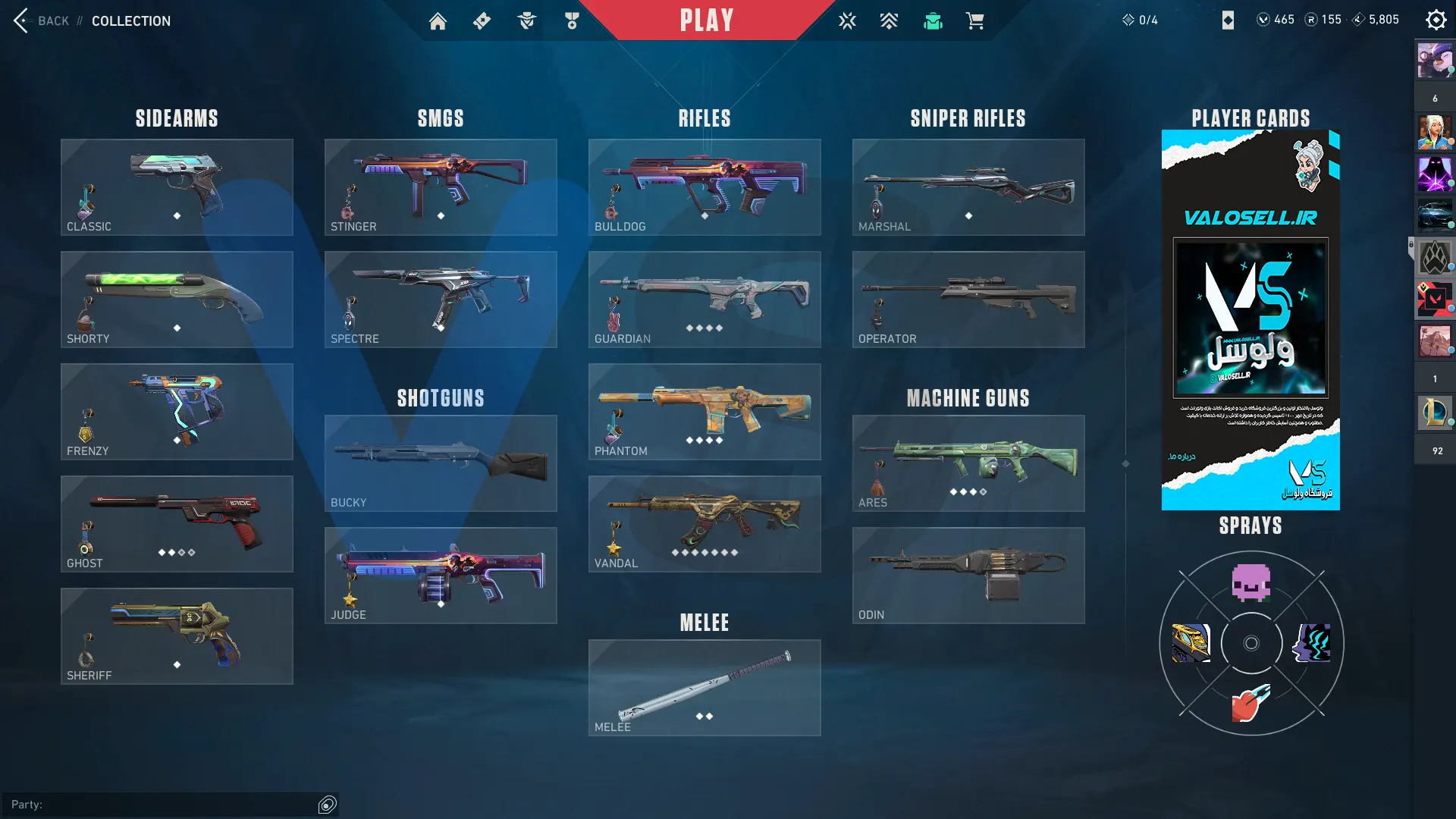
Task: Click the big PLAY button
Action: click(706, 20)
